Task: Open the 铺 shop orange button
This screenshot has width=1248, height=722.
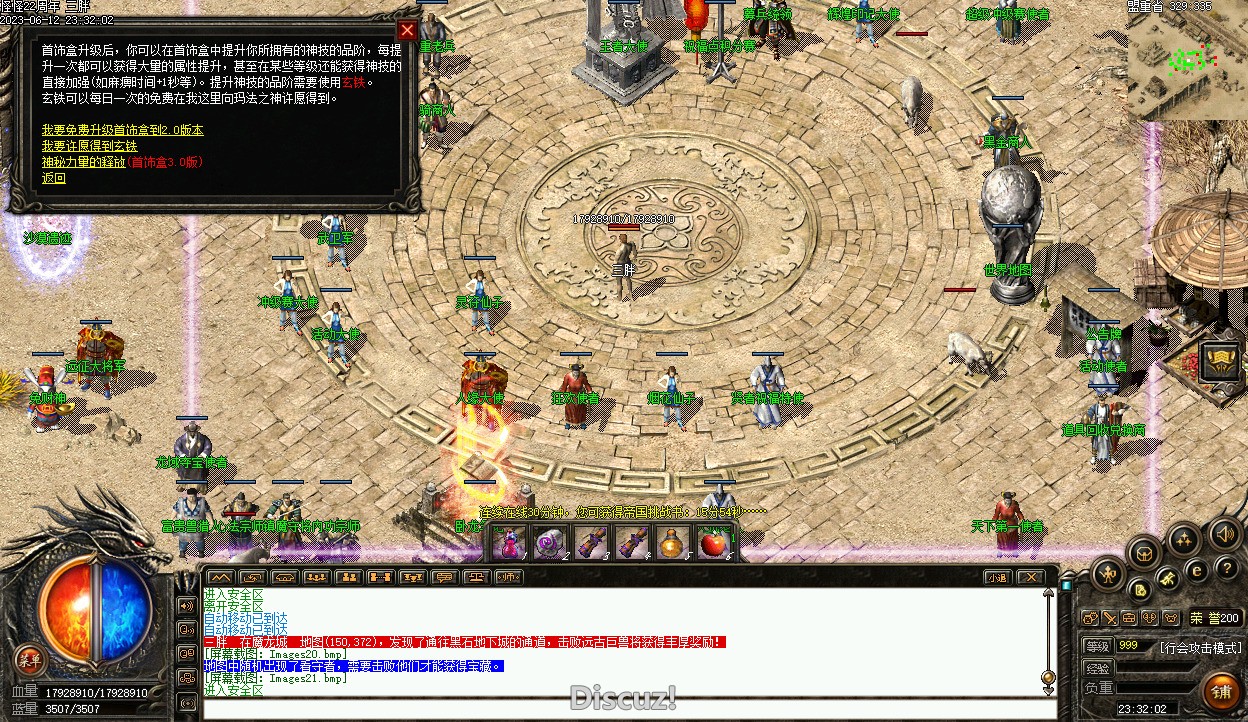Action: tap(1221, 691)
